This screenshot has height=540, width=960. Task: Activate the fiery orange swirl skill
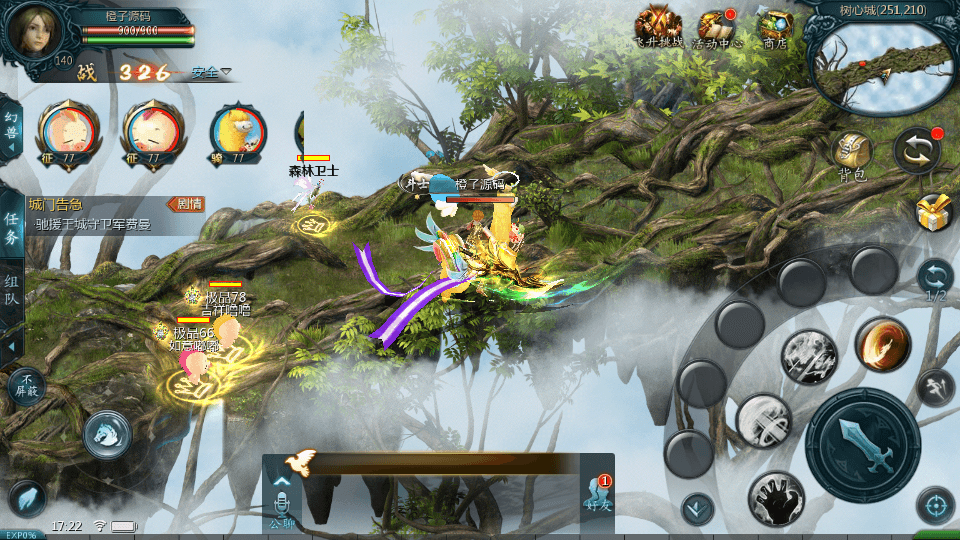pyautogui.click(x=881, y=345)
